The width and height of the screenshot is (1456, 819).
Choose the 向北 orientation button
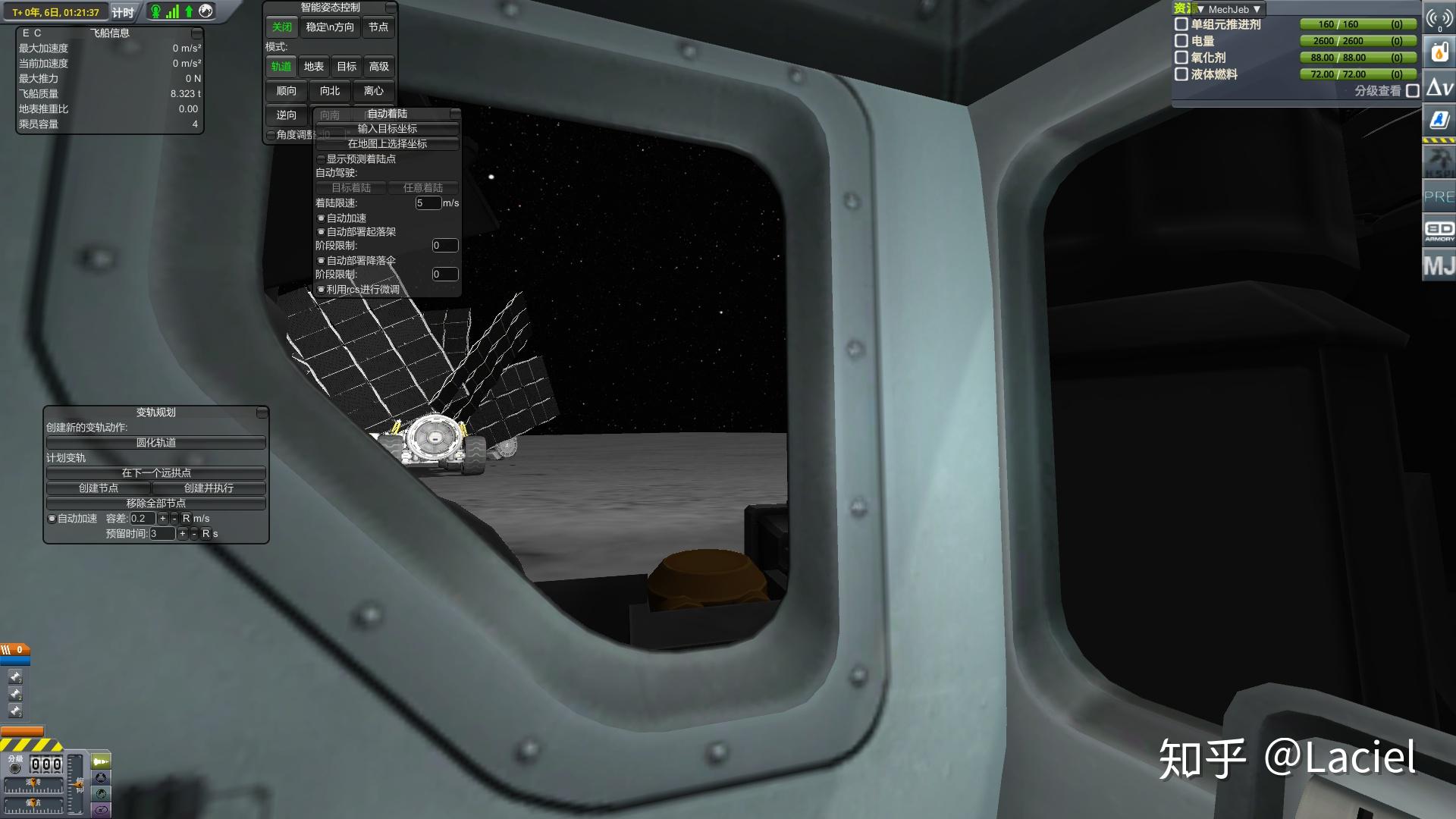(x=330, y=91)
